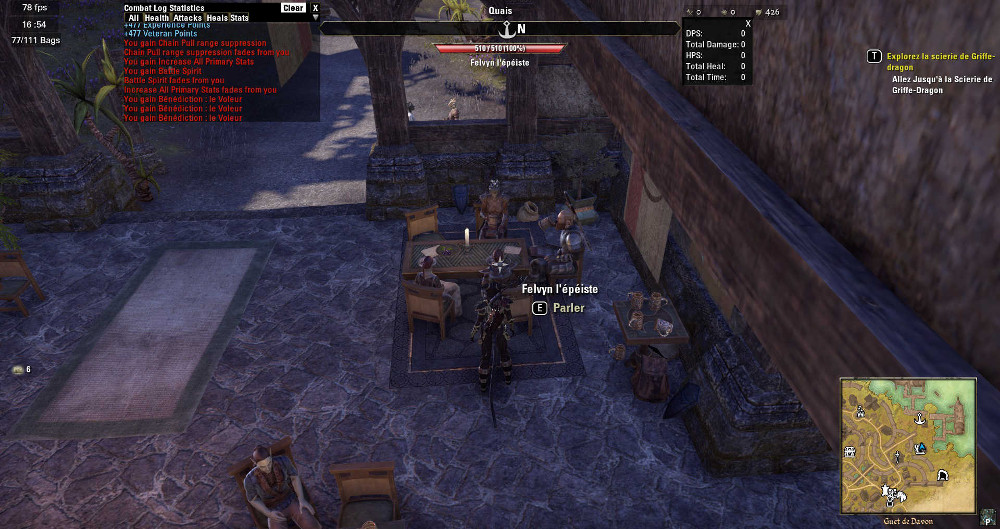
Task: Select the Heals combat log tab
Action: [x=217, y=18]
